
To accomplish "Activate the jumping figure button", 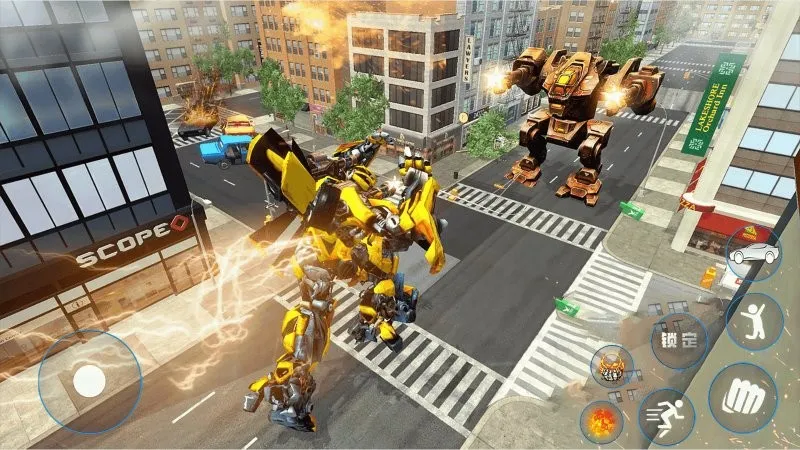I will click(754, 322).
